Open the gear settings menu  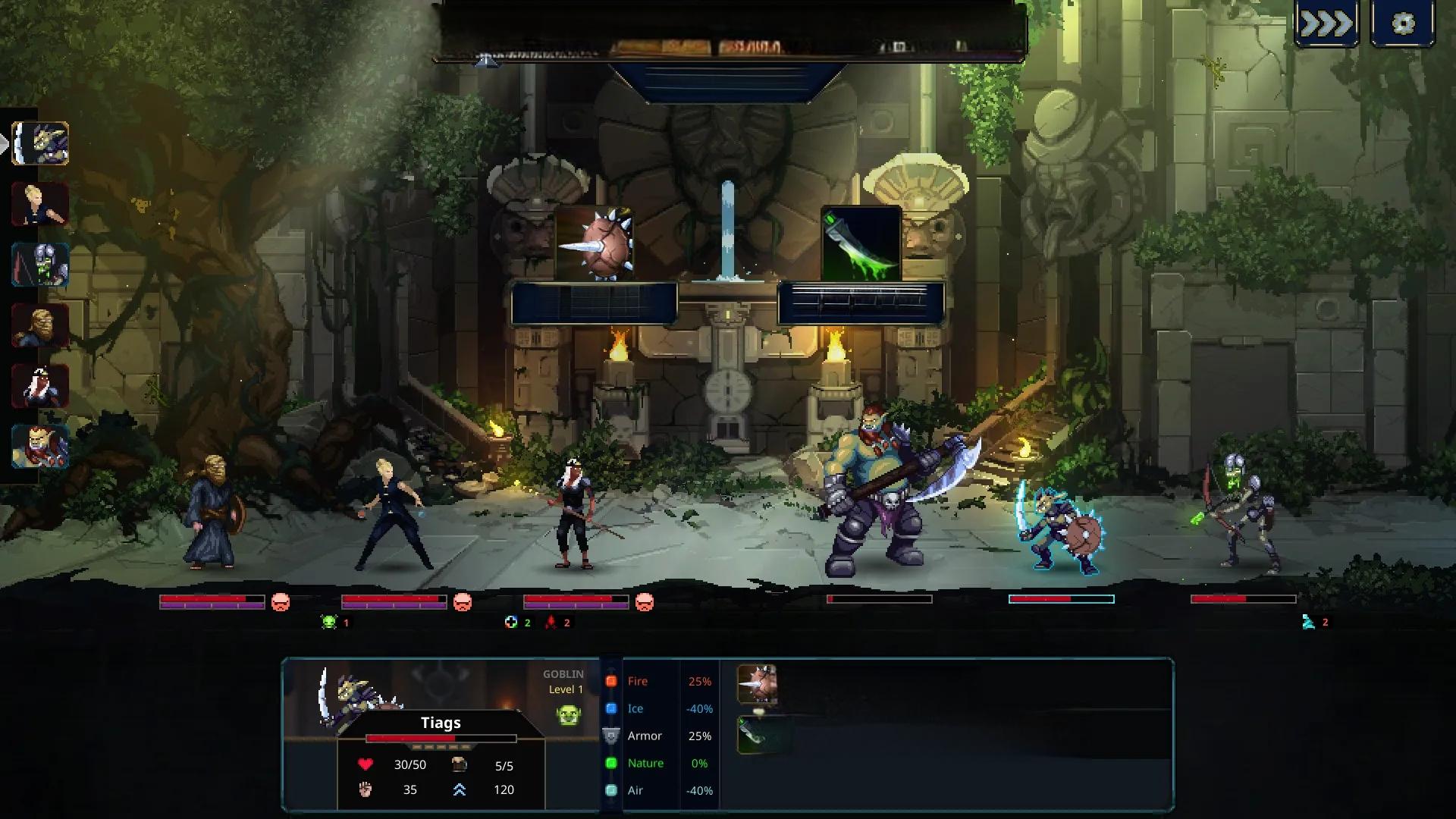(x=1403, y=24)
